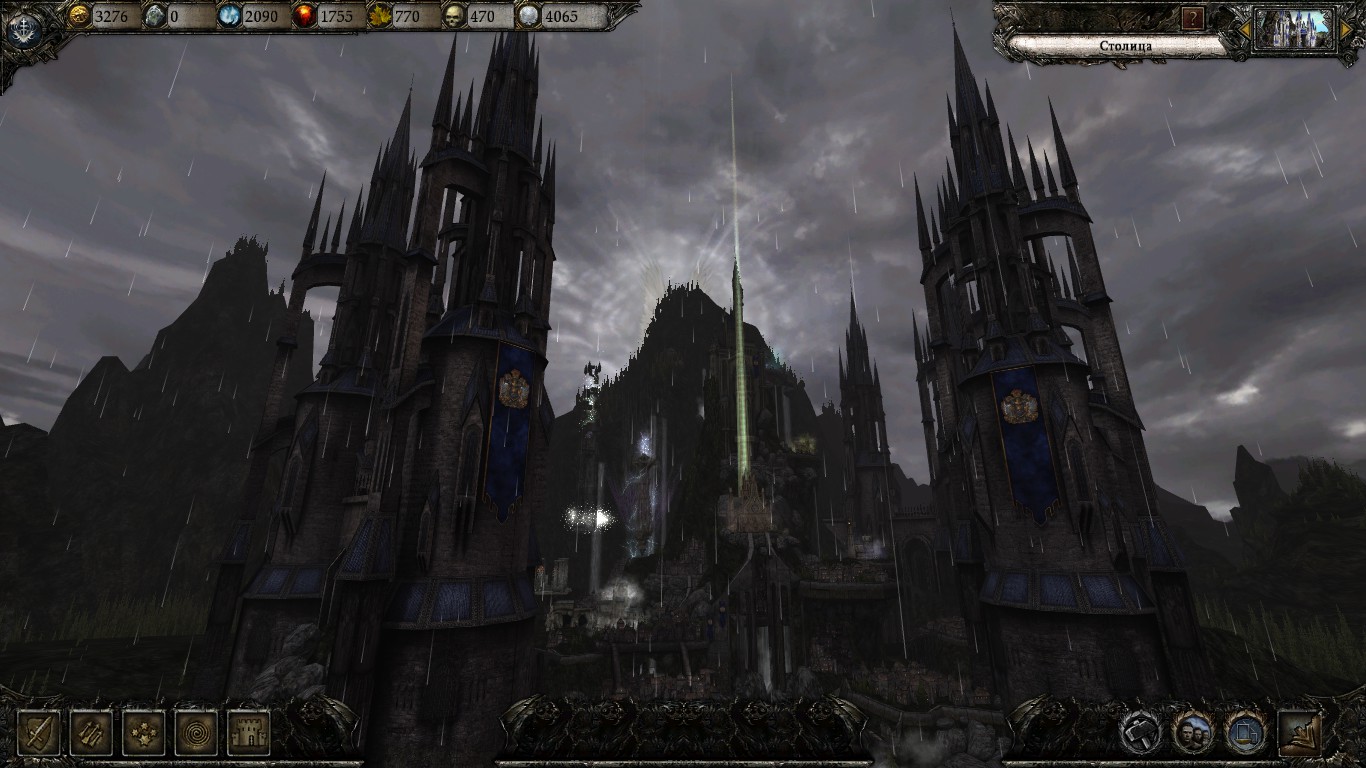Screen dimensions: 1366x768
Task: Click the skull resource icon
Action: (456, 14)
